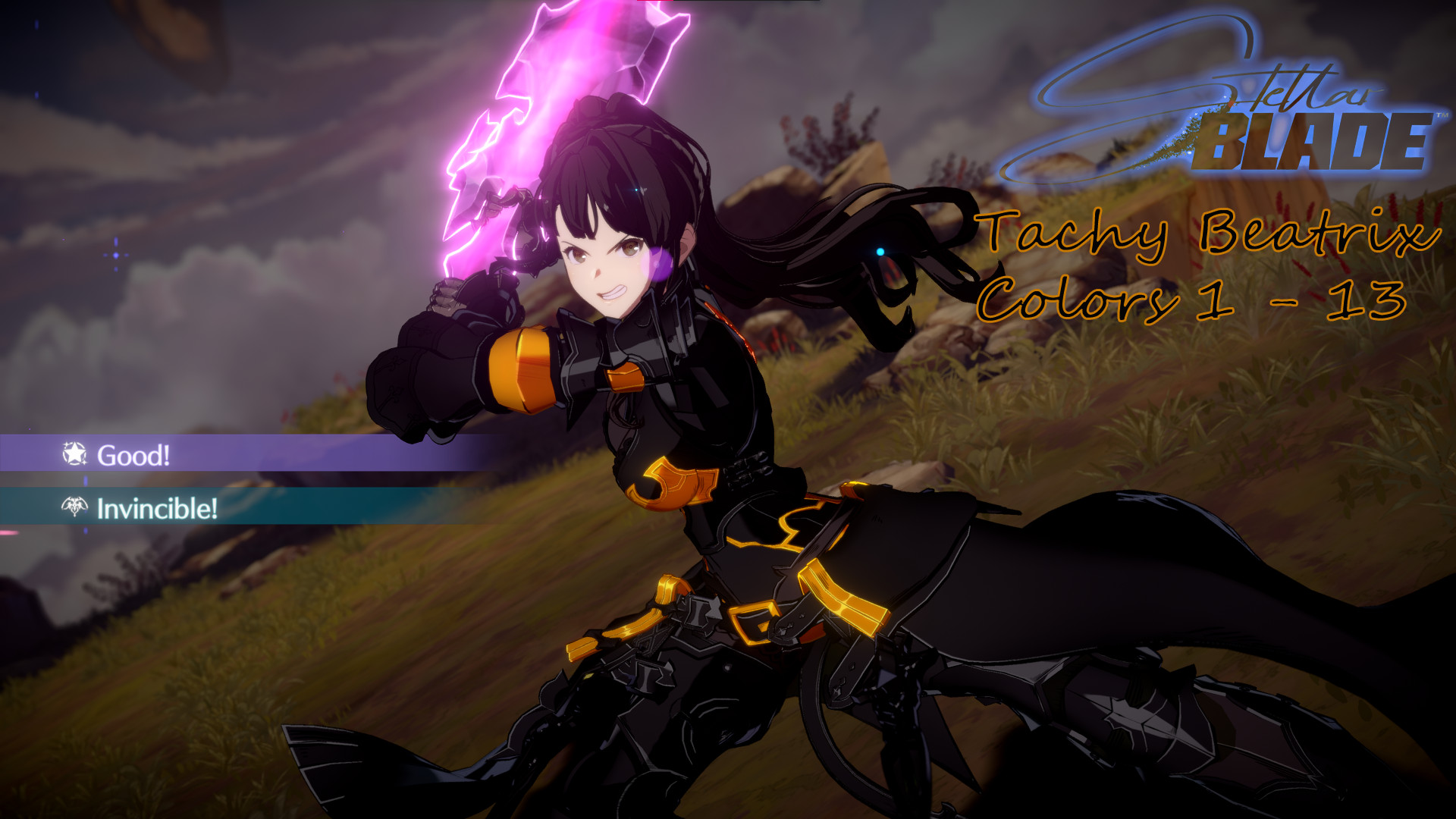Click the Good! banner text
The width and height of the screenshot is (1456, 819).
coord(134,455)
